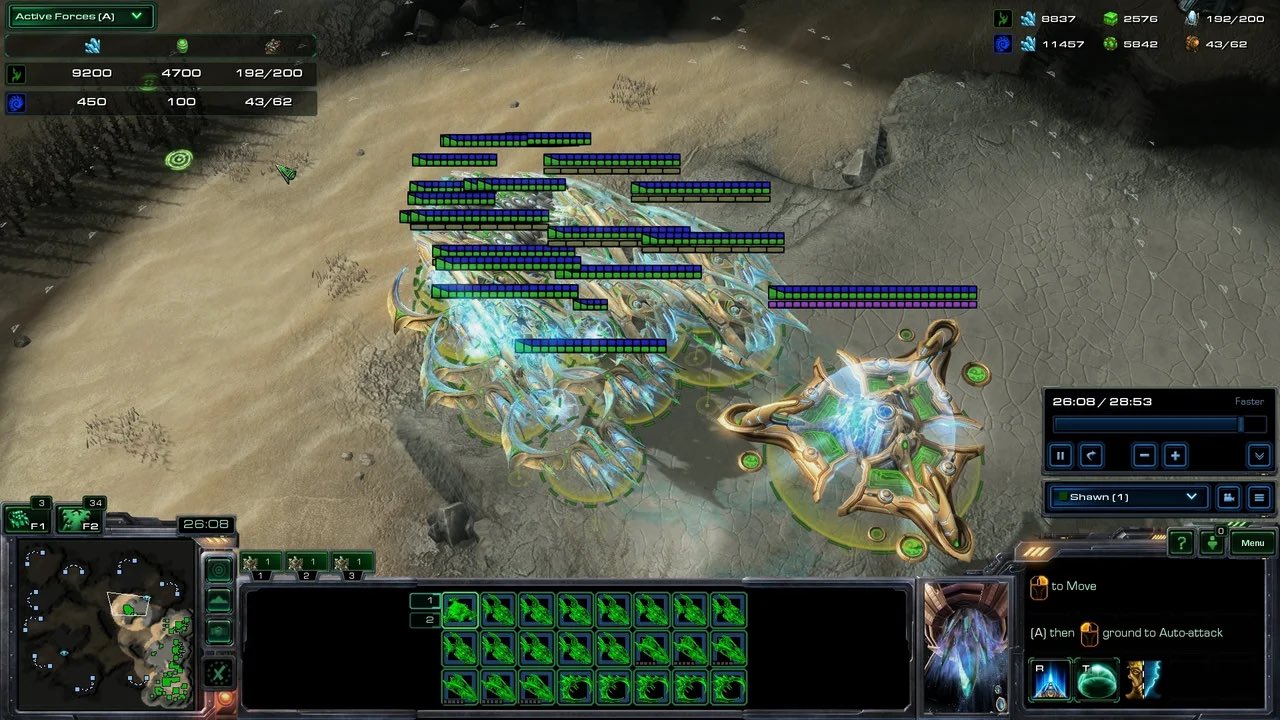Image resolution: width=1280 pixels, height=720 pixels.
Task: Open the help question-mark icon
Action: coord(1181,543)
